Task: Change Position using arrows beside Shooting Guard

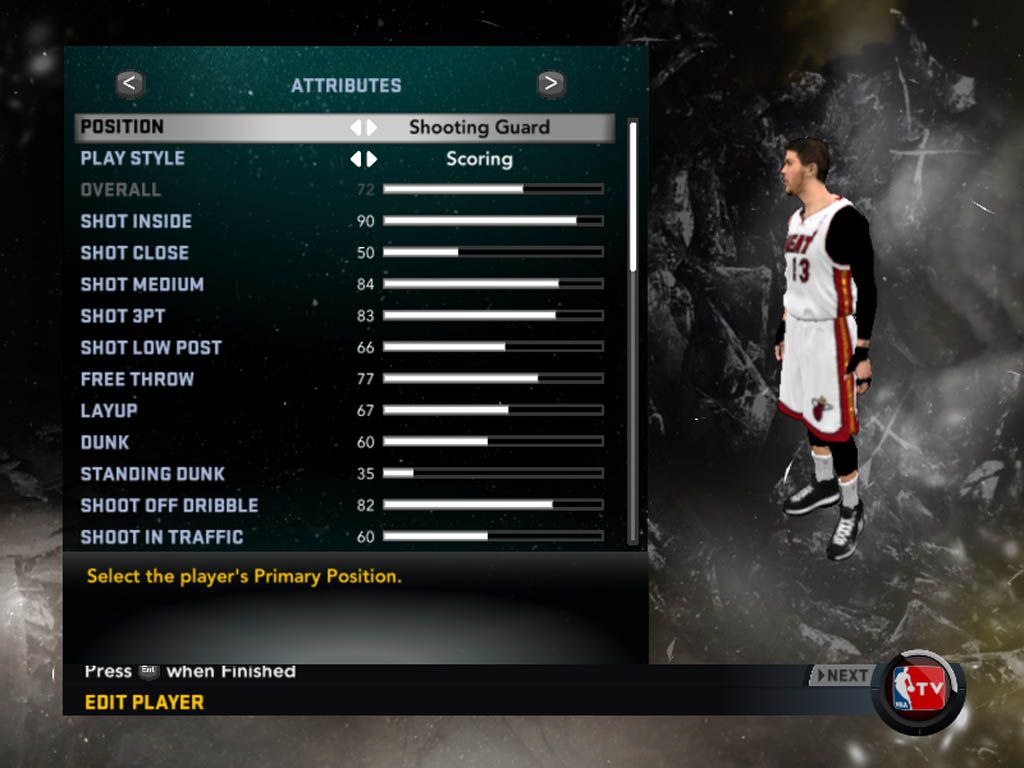Action: [363, 127]
